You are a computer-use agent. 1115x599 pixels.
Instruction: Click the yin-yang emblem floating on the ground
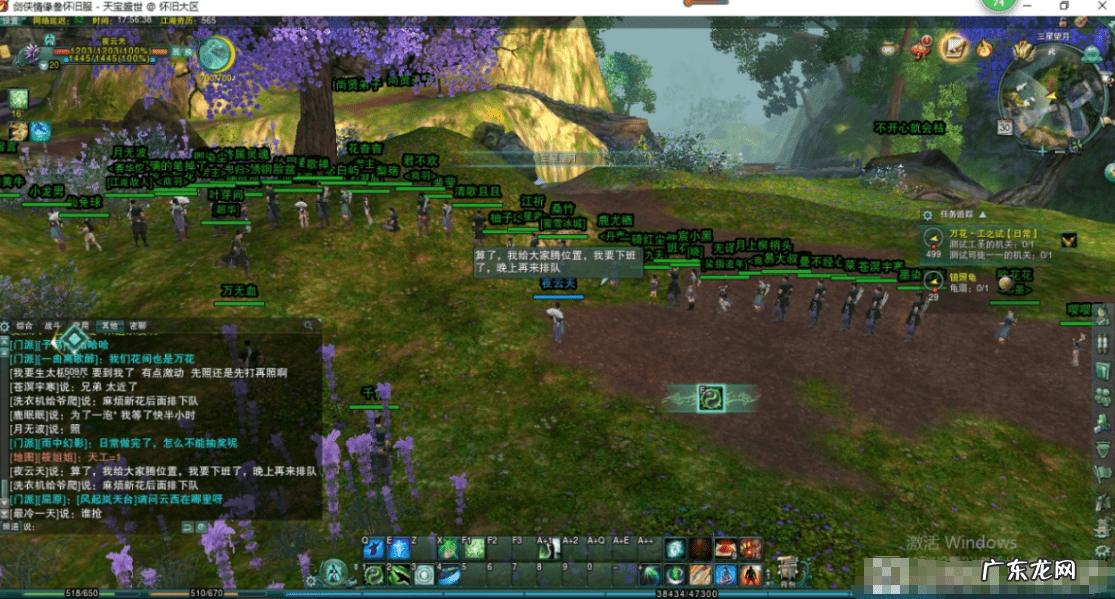coord(712,397)
